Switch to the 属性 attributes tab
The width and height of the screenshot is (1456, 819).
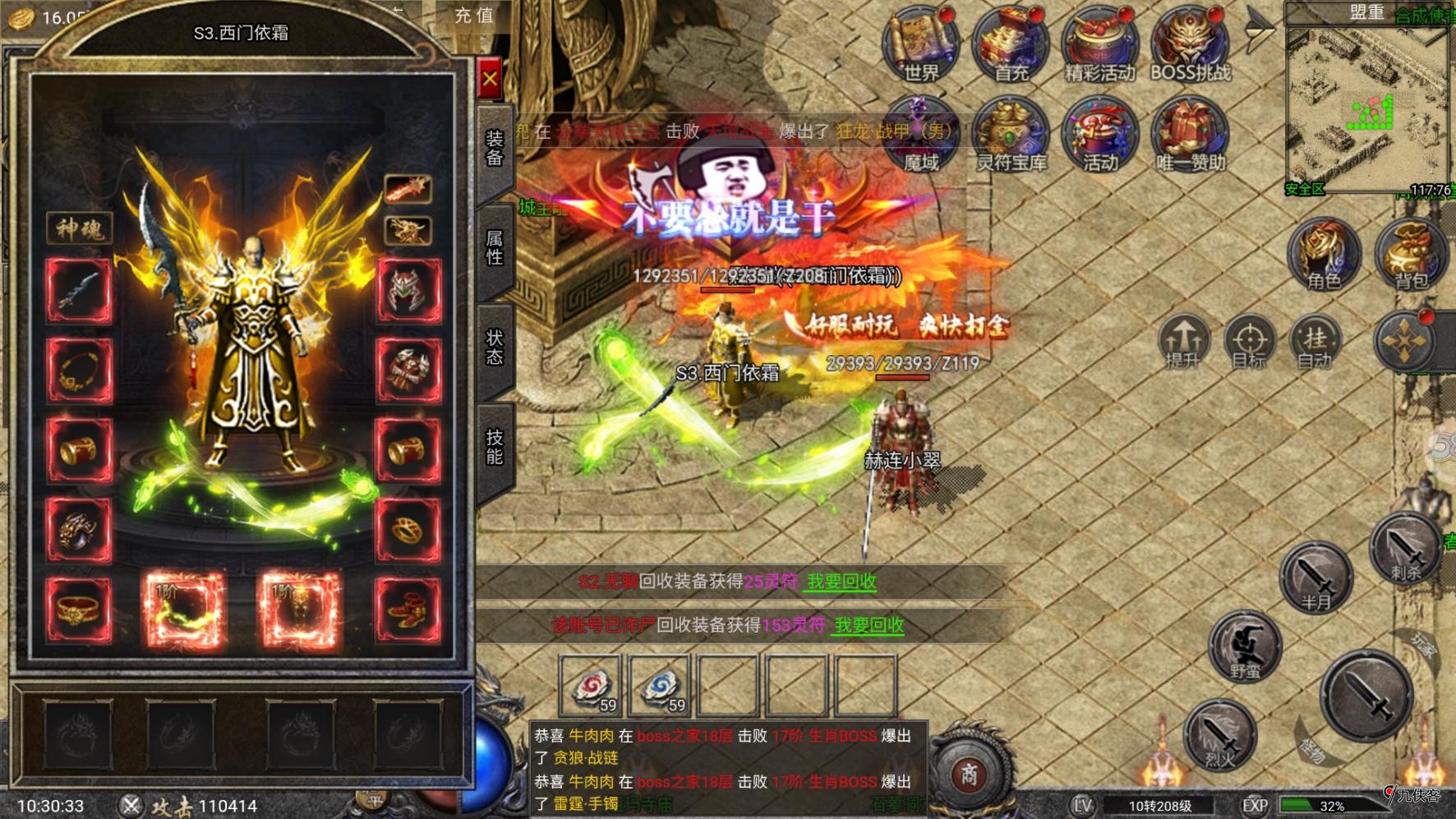(x=494, y=248)
